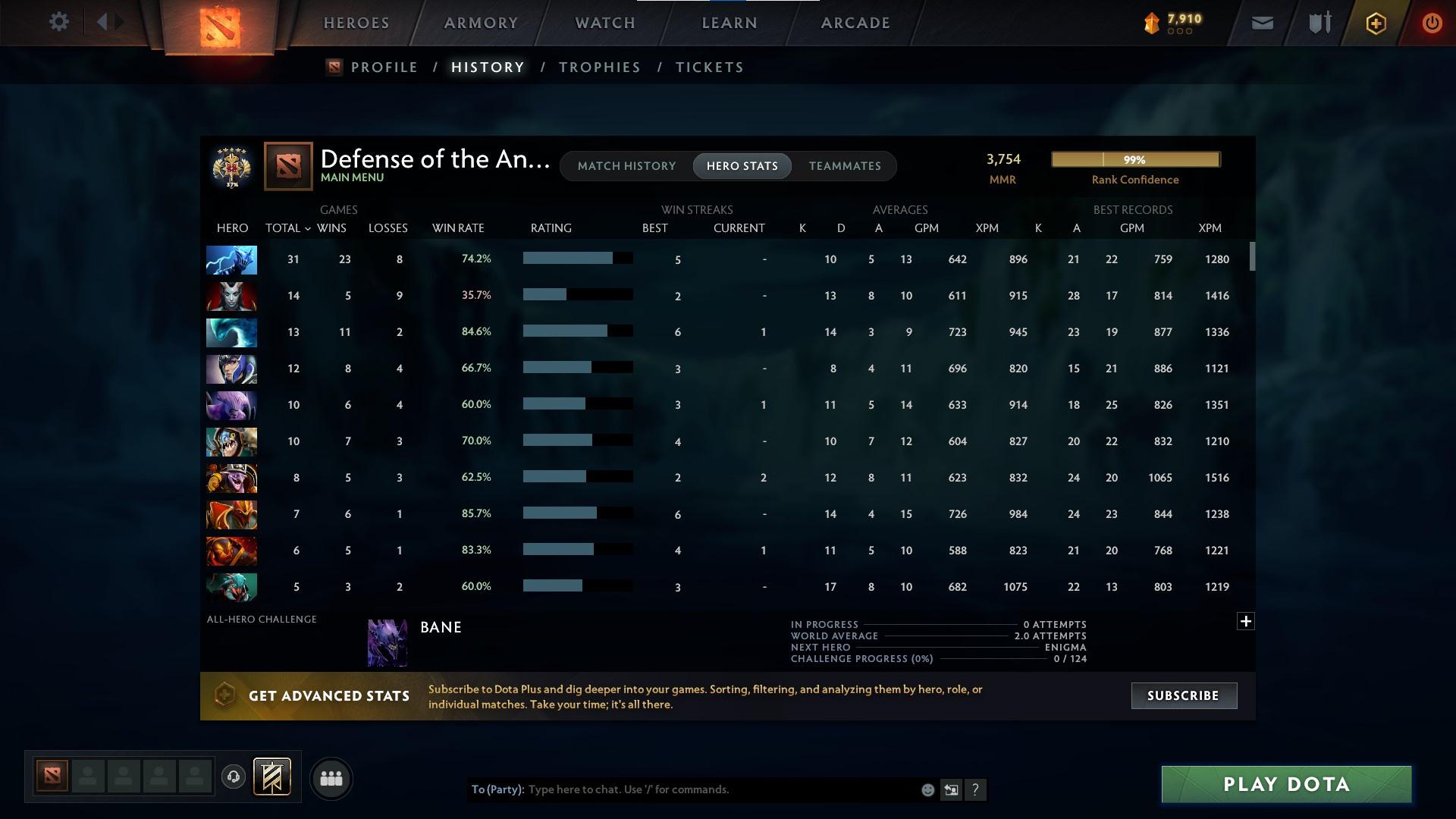
Task: Open the friends and parties icon
Action: point(331,778)
